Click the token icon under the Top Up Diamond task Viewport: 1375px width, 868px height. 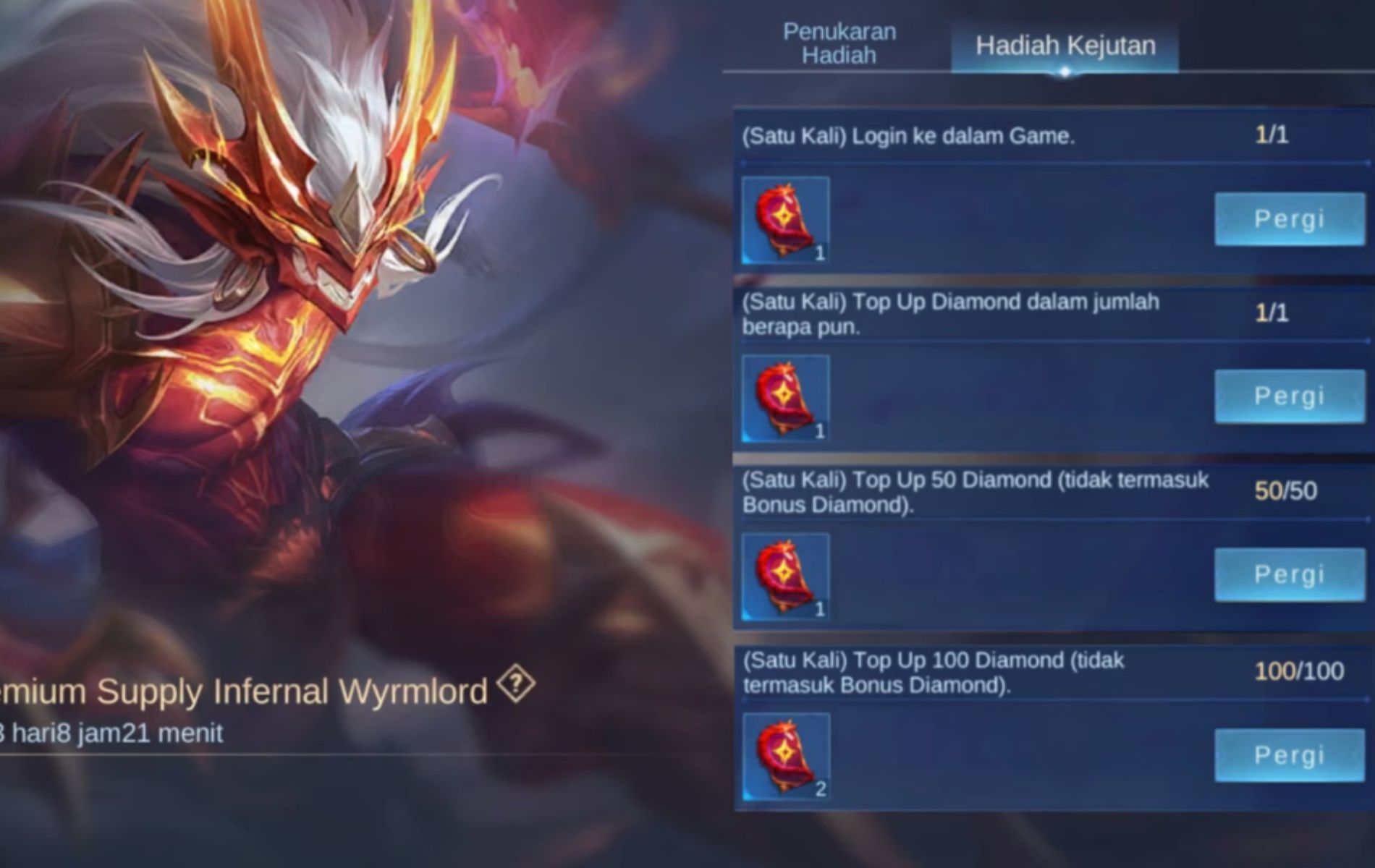click(x=787, y=397)
